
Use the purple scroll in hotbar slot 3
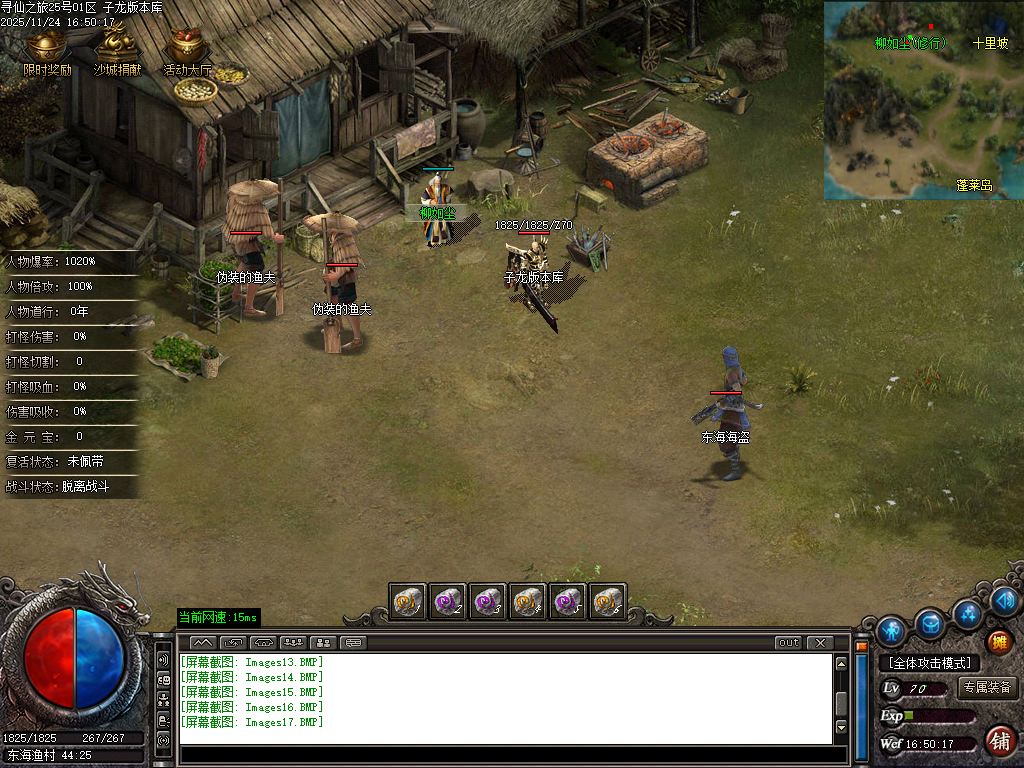pyautogui.click(x=487, y=602)
